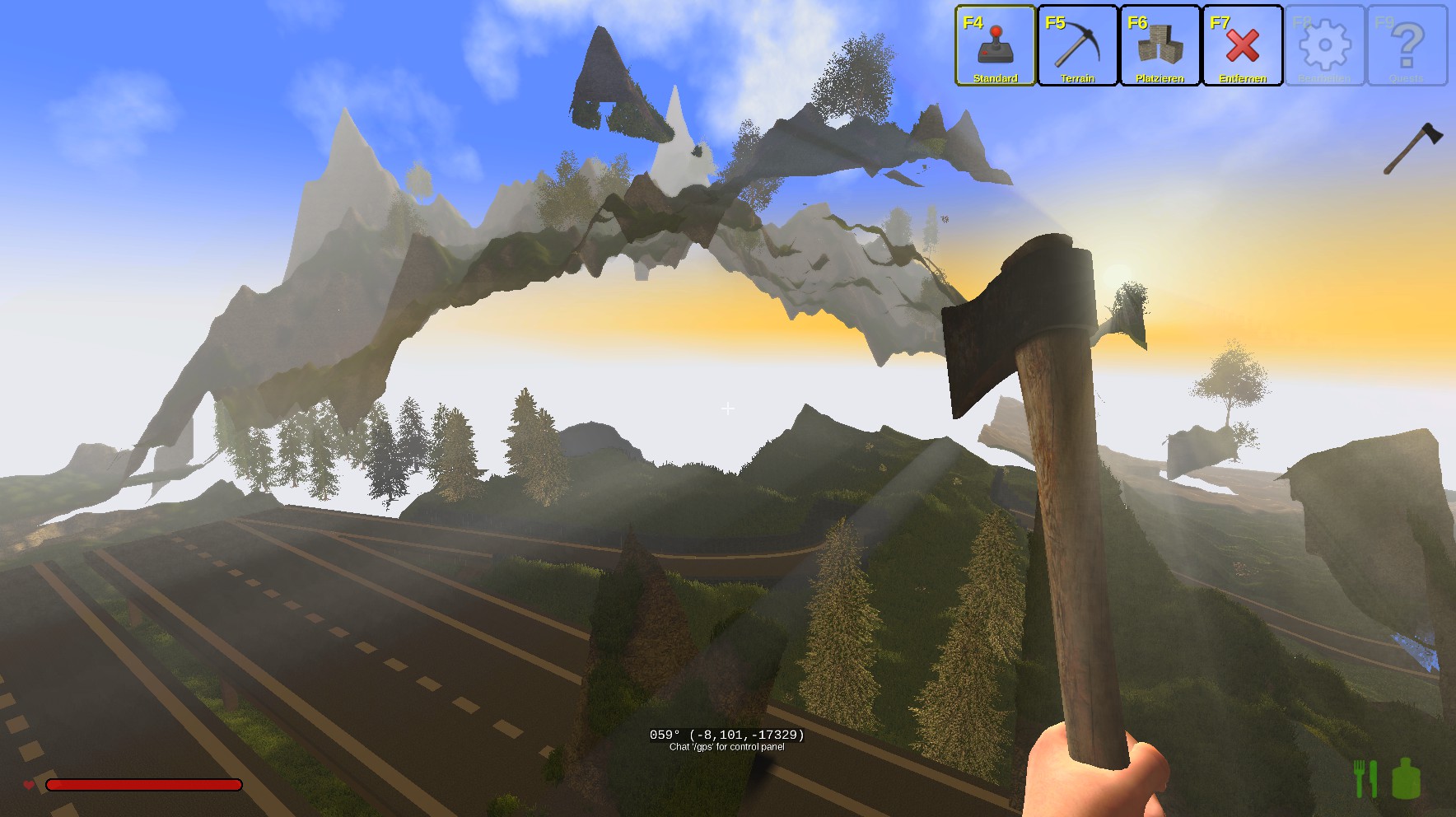Choose the Entfernen red X tool
Image resolution: width=1456 pixels, height=817 pixels.
[x=1242, y=46]
